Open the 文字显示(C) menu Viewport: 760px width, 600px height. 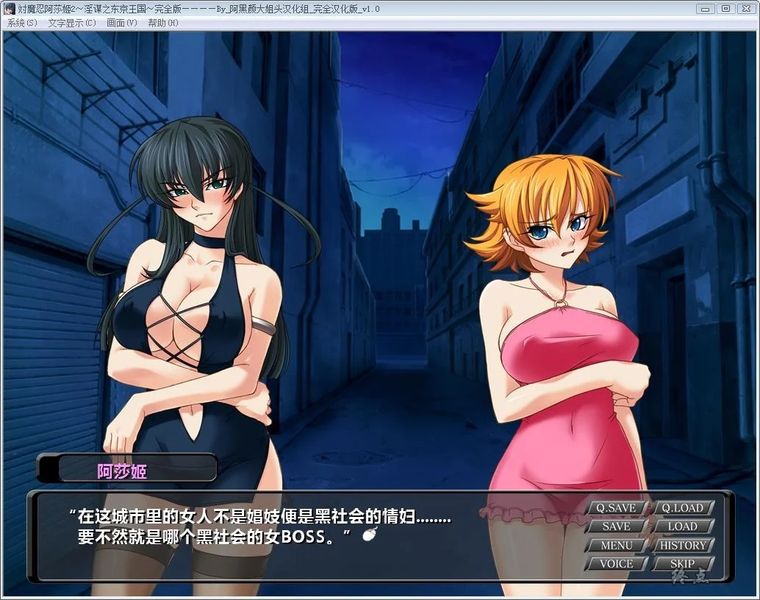tap(72, 23)
